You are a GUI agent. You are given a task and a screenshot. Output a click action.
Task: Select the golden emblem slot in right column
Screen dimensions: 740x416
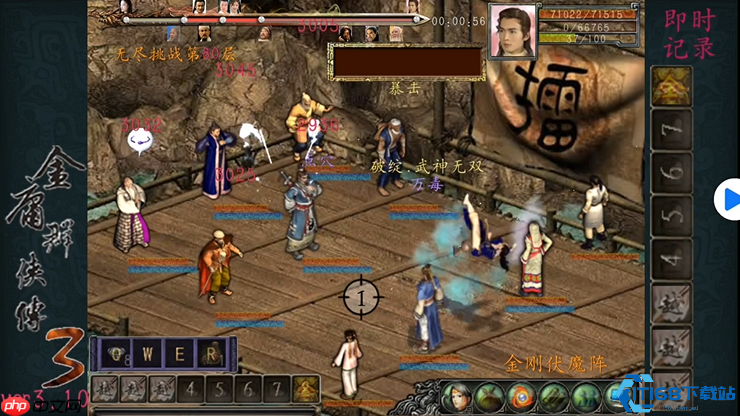click(x=672, y=86)
